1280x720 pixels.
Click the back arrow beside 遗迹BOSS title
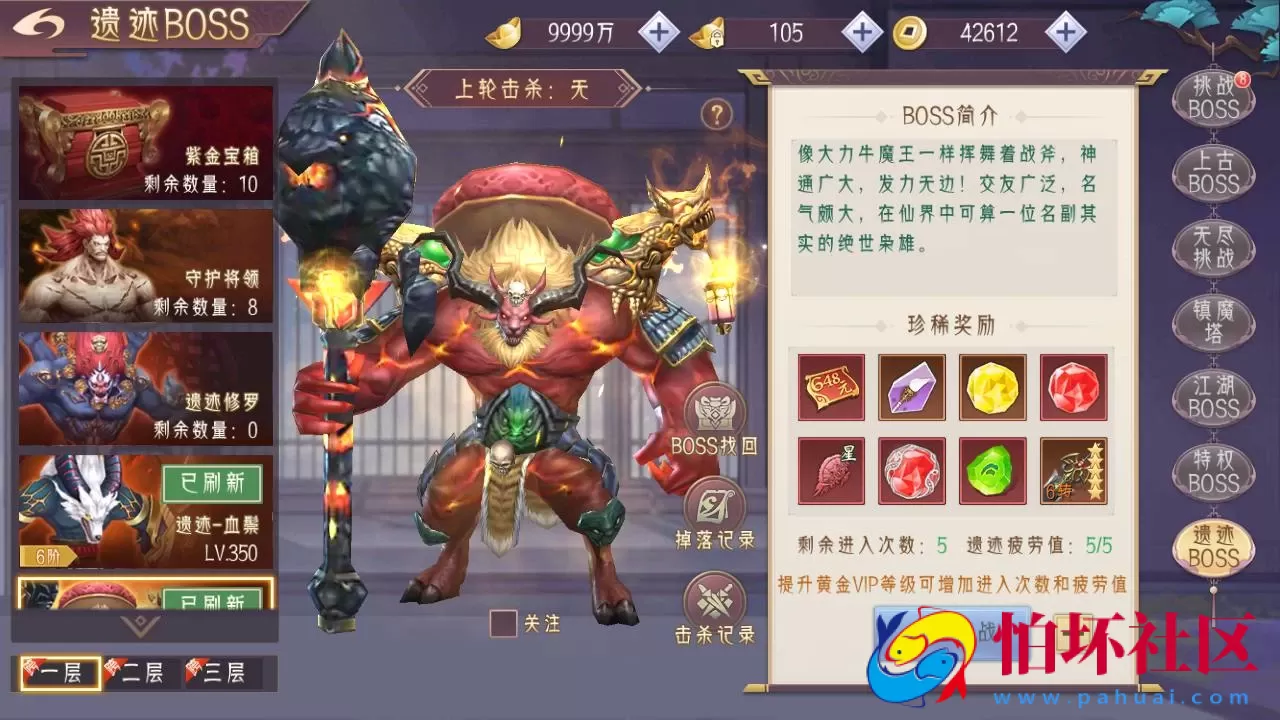39,22
